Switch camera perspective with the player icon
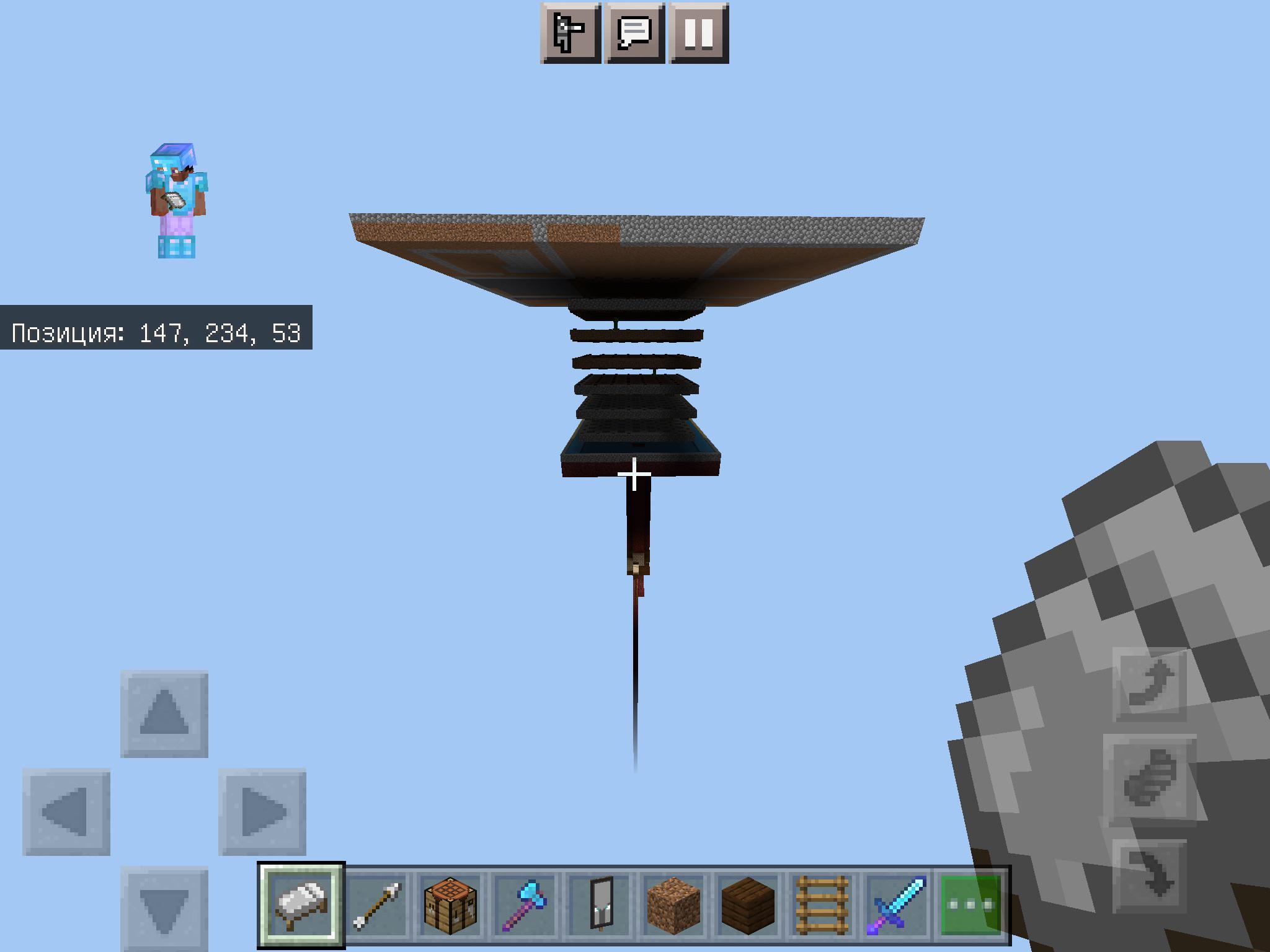 tap(571, 35)
